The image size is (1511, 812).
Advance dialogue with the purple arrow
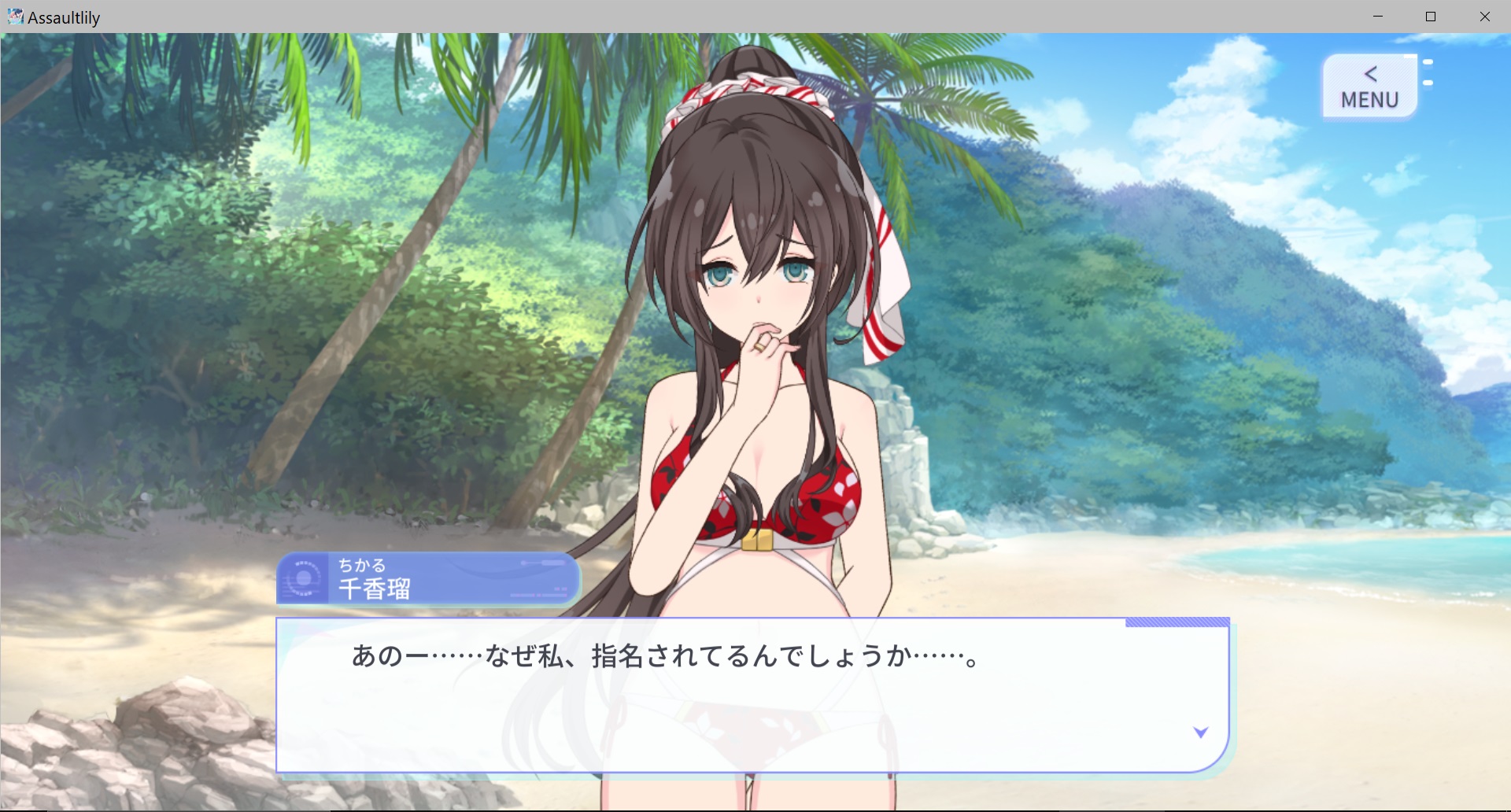(1200, 733)
